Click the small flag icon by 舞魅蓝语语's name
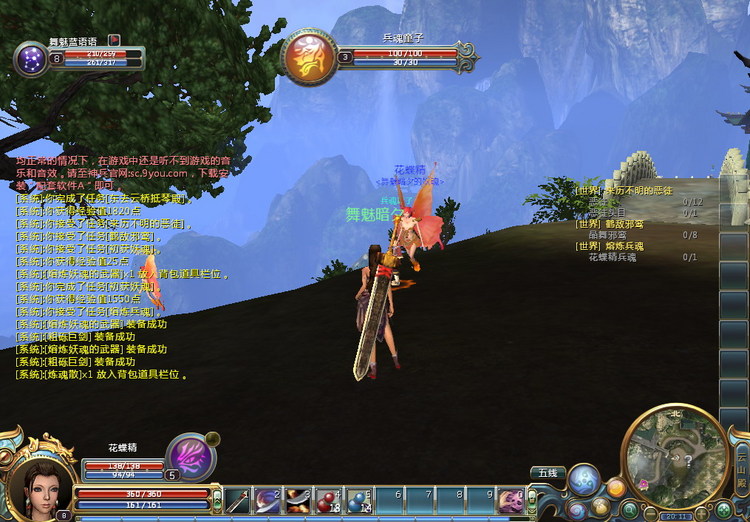 tap(113, 41)
